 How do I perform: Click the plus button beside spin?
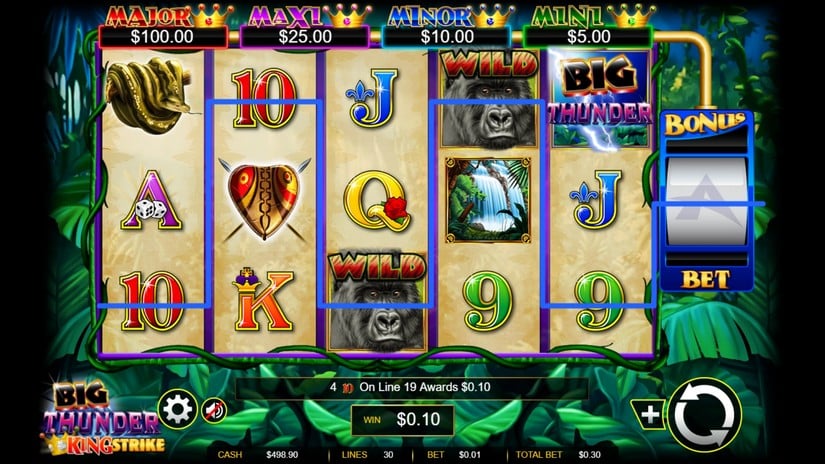tap(648, 413)
